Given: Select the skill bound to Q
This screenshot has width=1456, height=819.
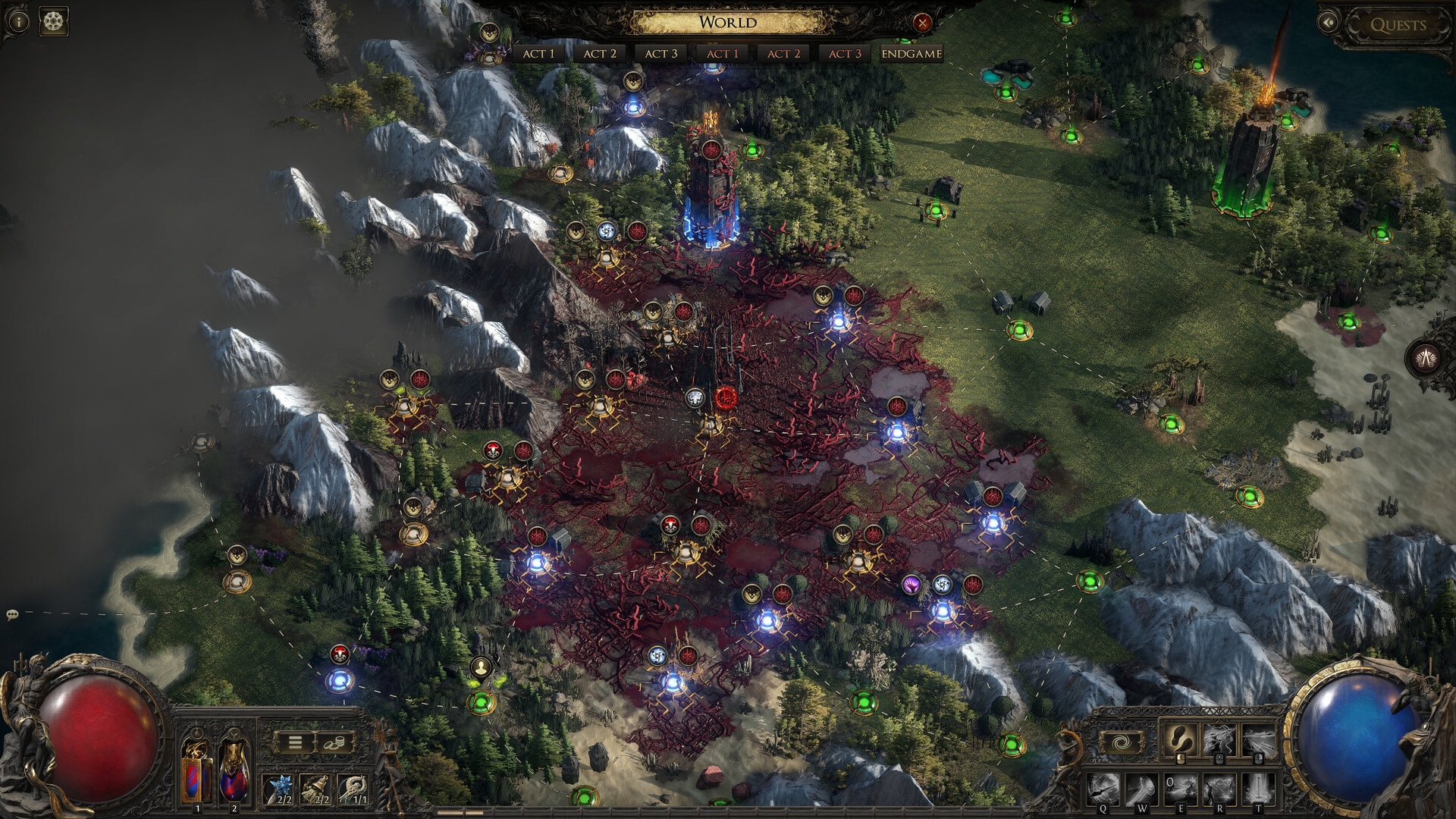Looking at the screenshot, I should coord(1103,789).
